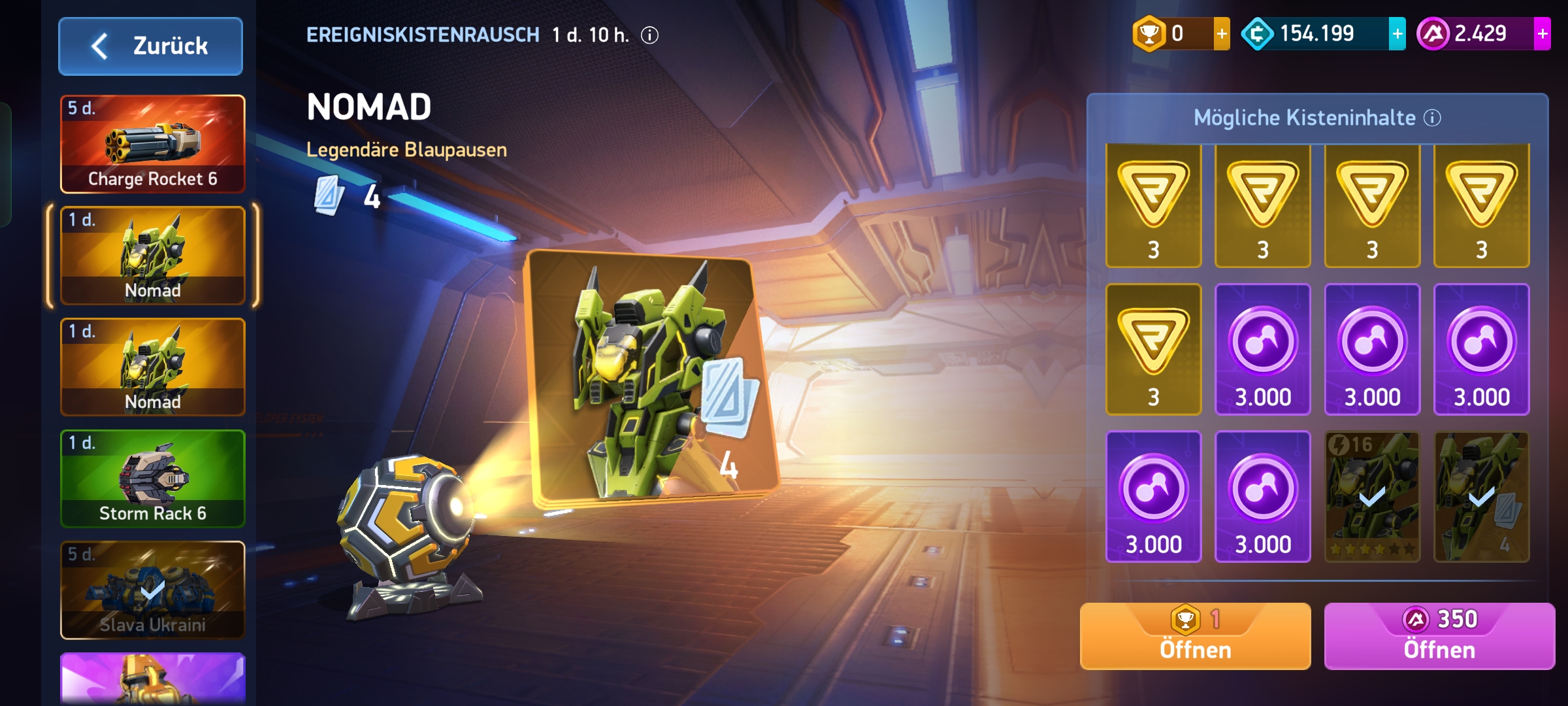View the 16-energy Nomad mech reward
Image resolution: width=1568 pixels, height=706 pixels.
pos(1371,497)
